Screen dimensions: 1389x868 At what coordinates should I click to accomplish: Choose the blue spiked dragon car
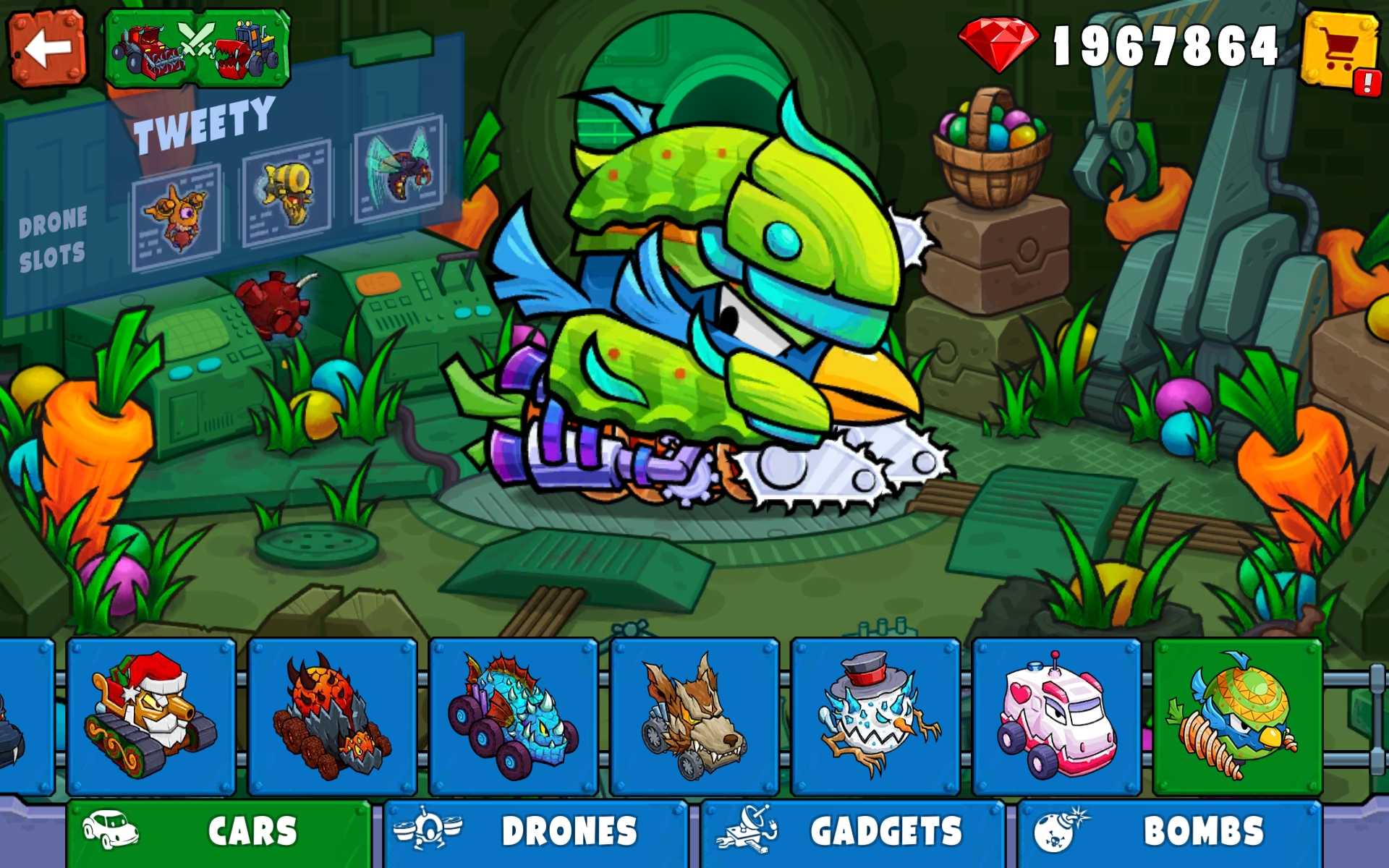pos(513,716)
